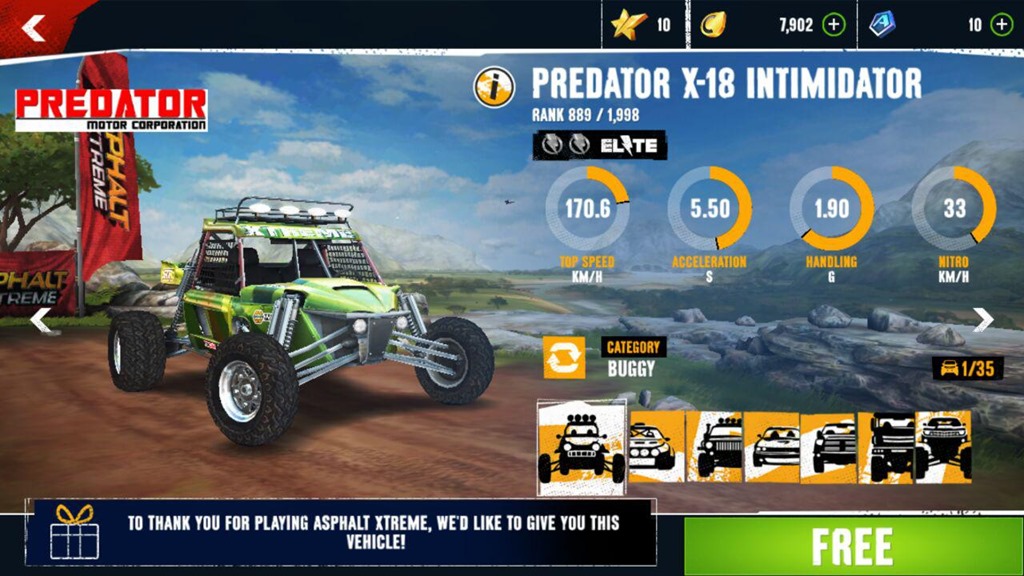The width and height of the screenshot is (1024, 576).
Task: Click the gift box icon
Action: [74, 530]
